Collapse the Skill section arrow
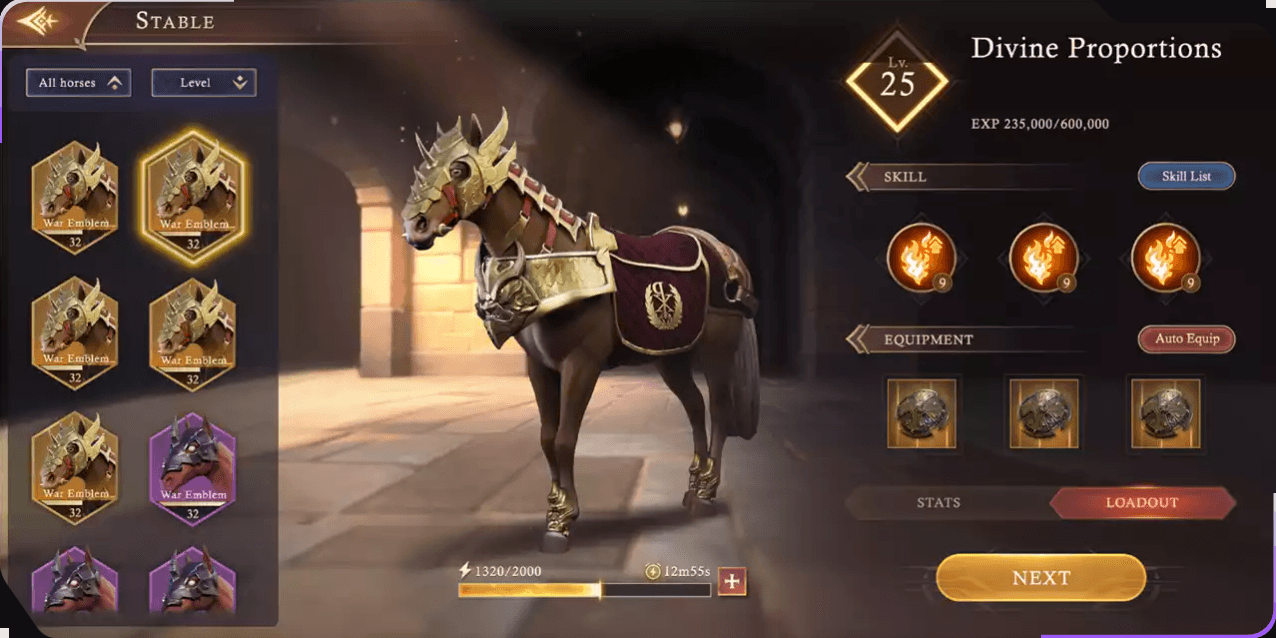1276x638 pixels. (858, 177)
